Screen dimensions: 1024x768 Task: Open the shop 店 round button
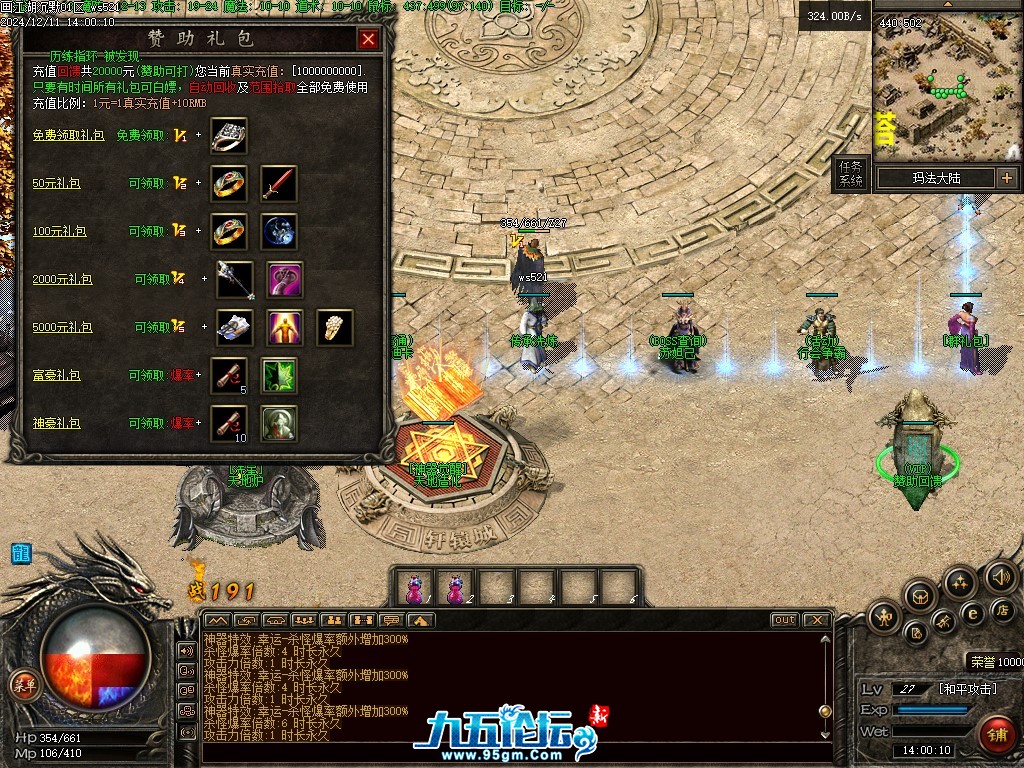click(x=1001, y=609)
